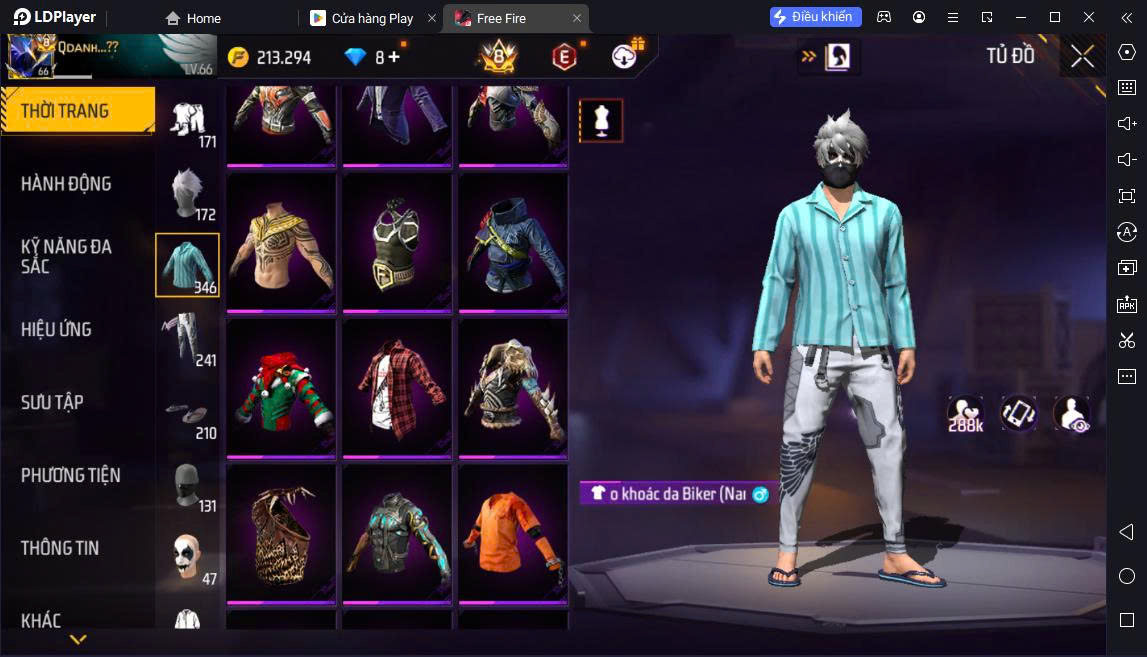
Task: Open the Hiệu Ứng section
Action: (x=56, y=329)
